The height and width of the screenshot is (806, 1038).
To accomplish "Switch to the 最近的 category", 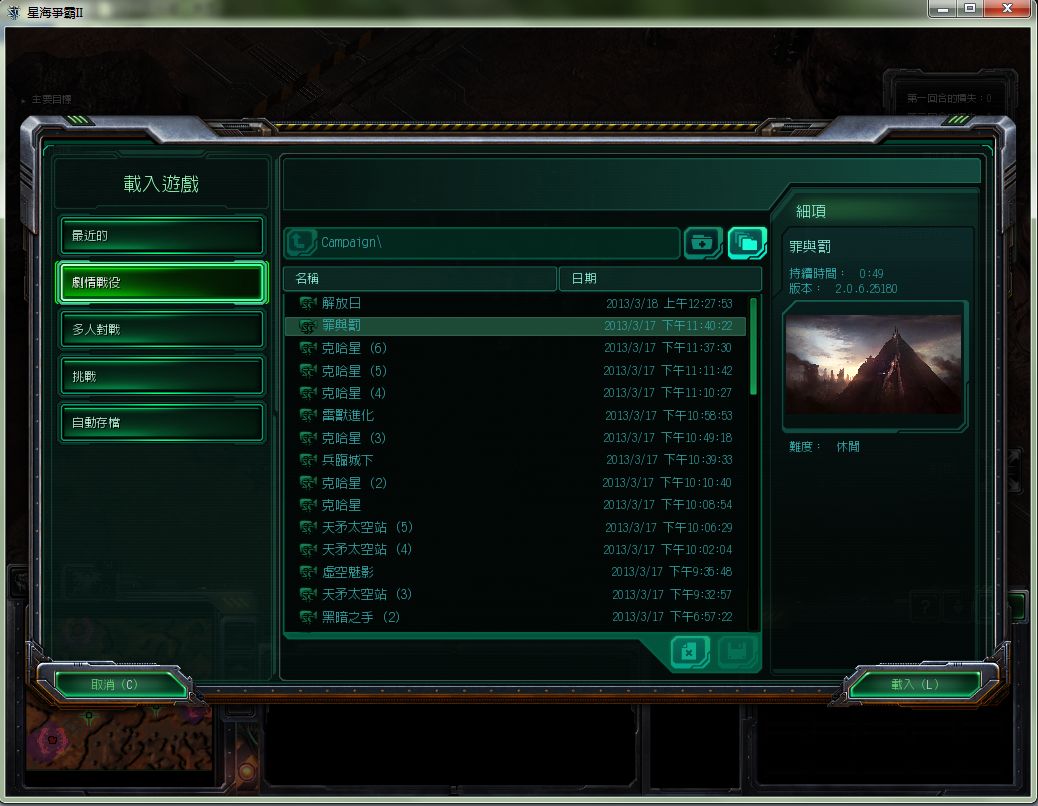I will click(162, 236).
